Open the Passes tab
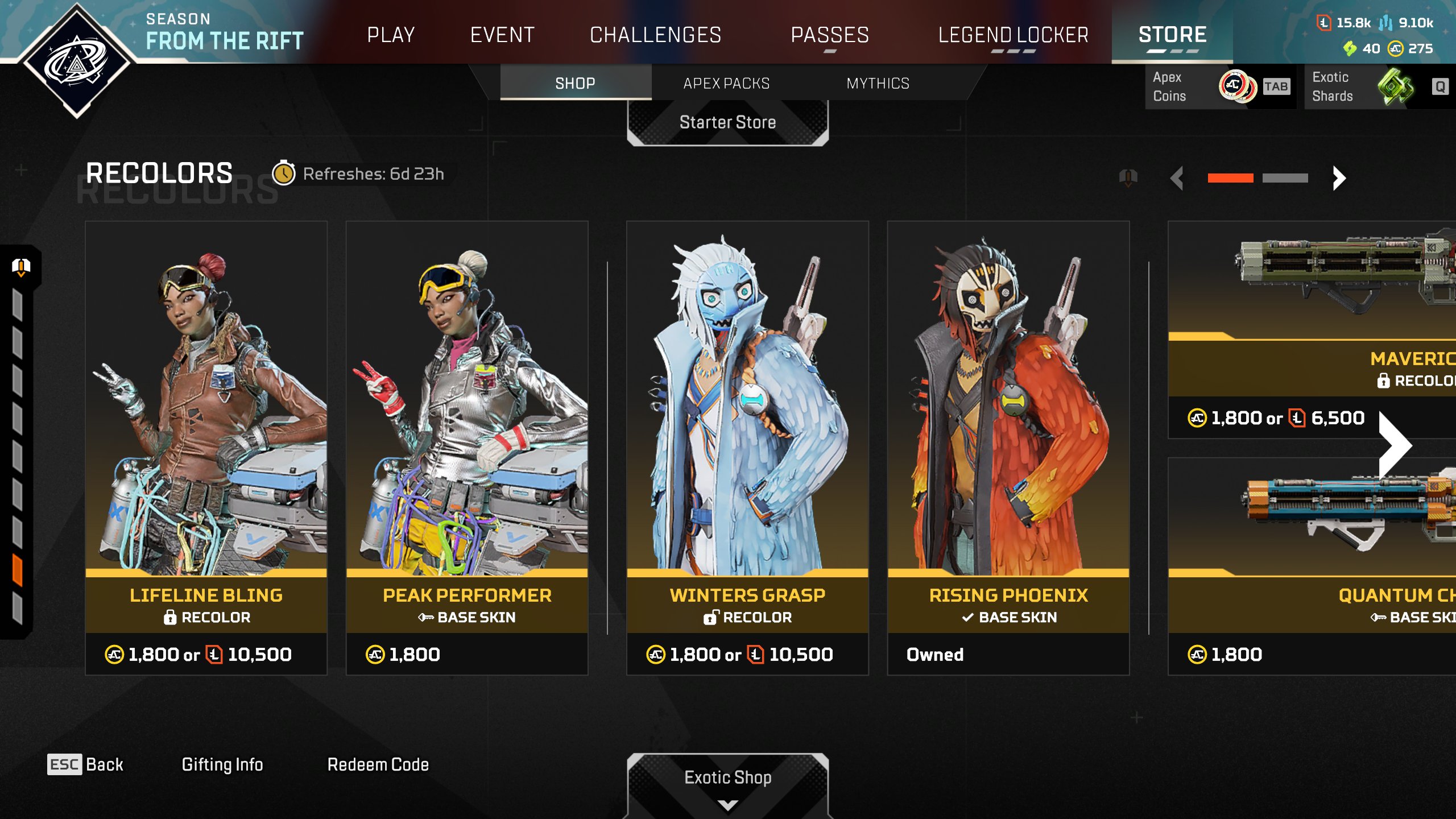 (830, 35)
